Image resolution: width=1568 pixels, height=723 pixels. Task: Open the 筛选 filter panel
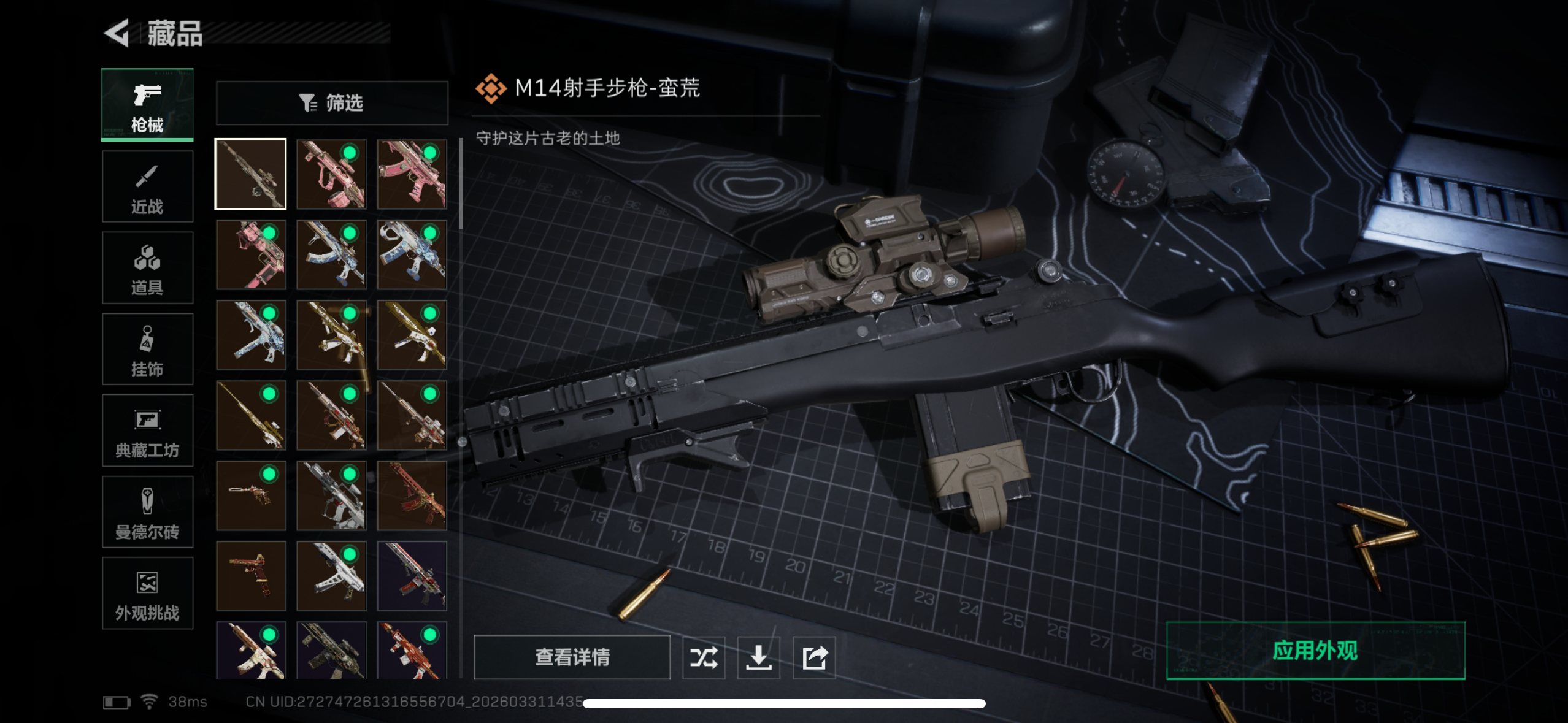[332, 102]
